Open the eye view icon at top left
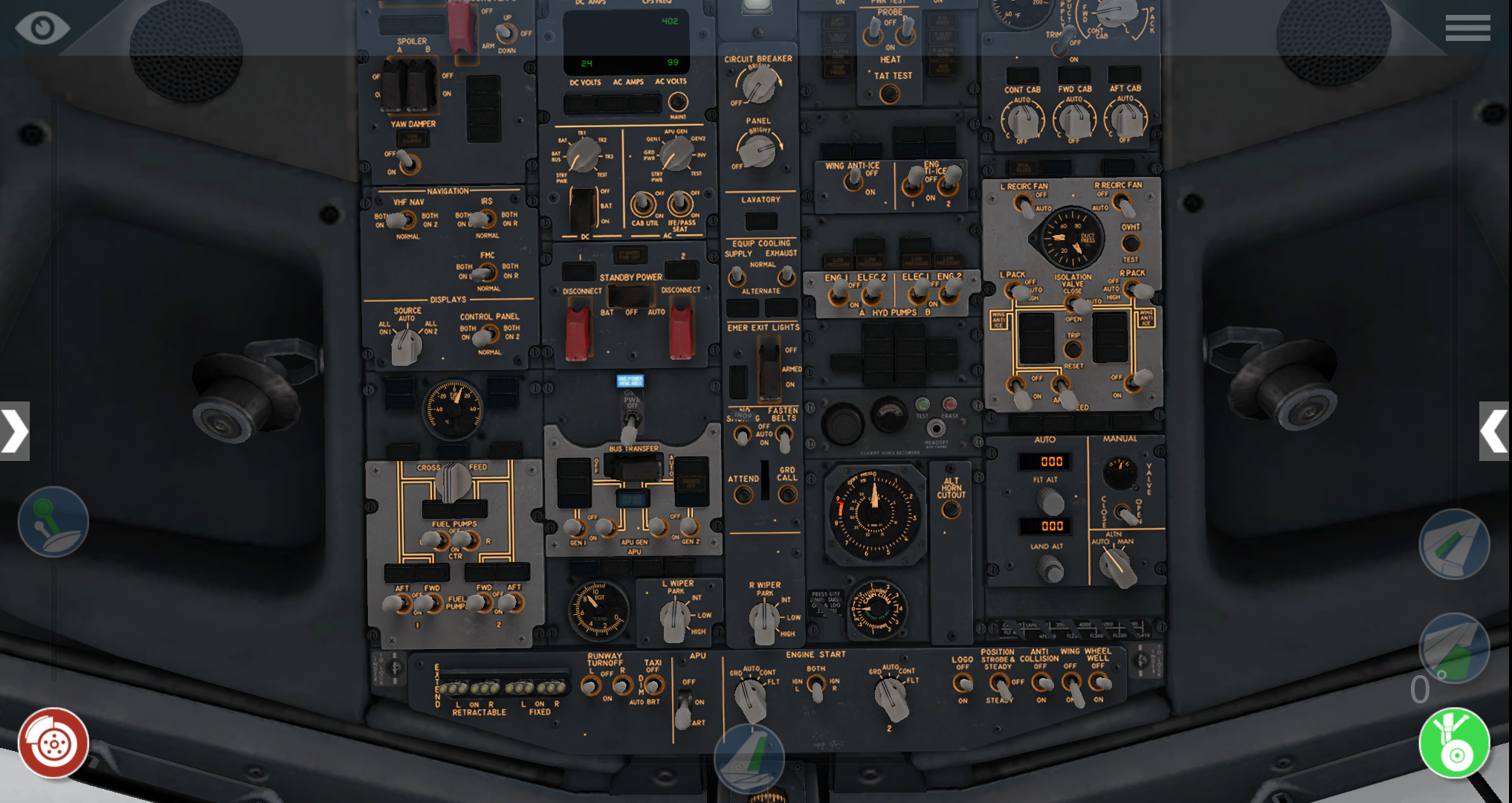This screenshot has width=1512, height=803. coord(42,27)
